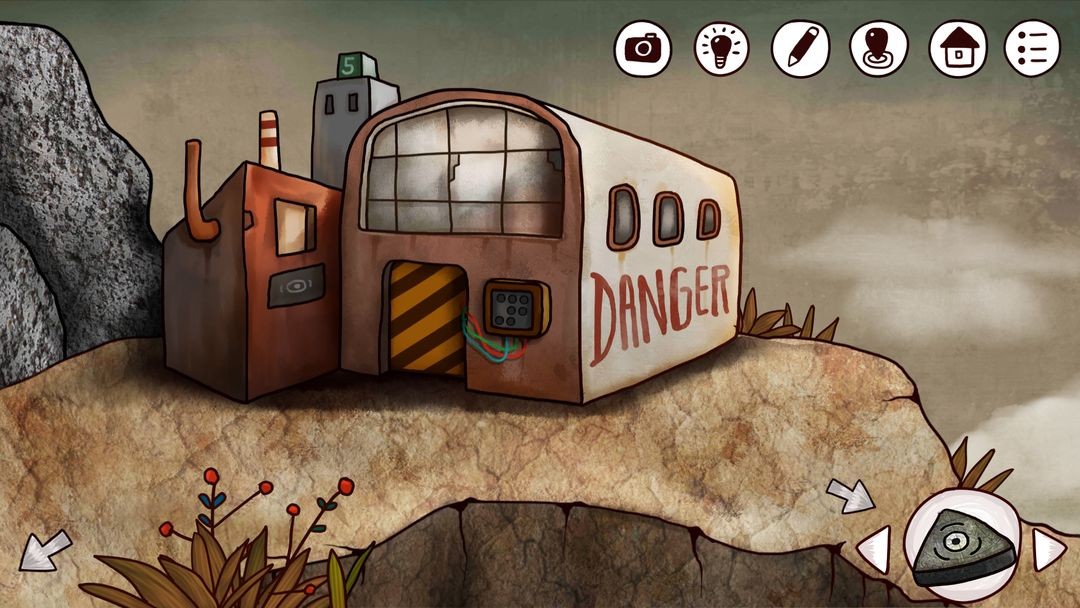Show a hint with the lightbulb icon
Viewport: 1080px width, 608px height.
coord(722,47)
